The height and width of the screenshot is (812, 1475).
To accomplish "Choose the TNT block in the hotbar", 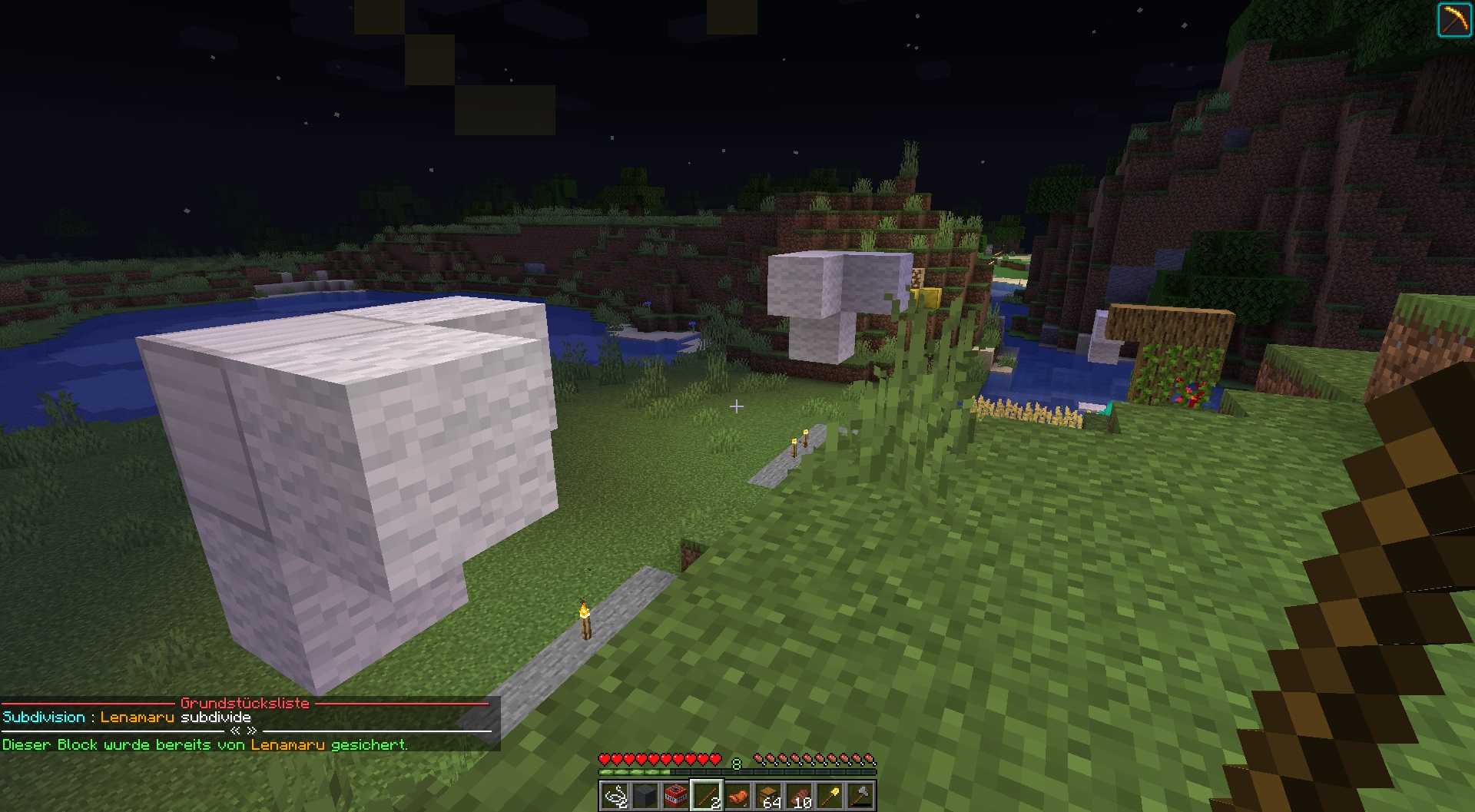I will (x=676, y=796).
